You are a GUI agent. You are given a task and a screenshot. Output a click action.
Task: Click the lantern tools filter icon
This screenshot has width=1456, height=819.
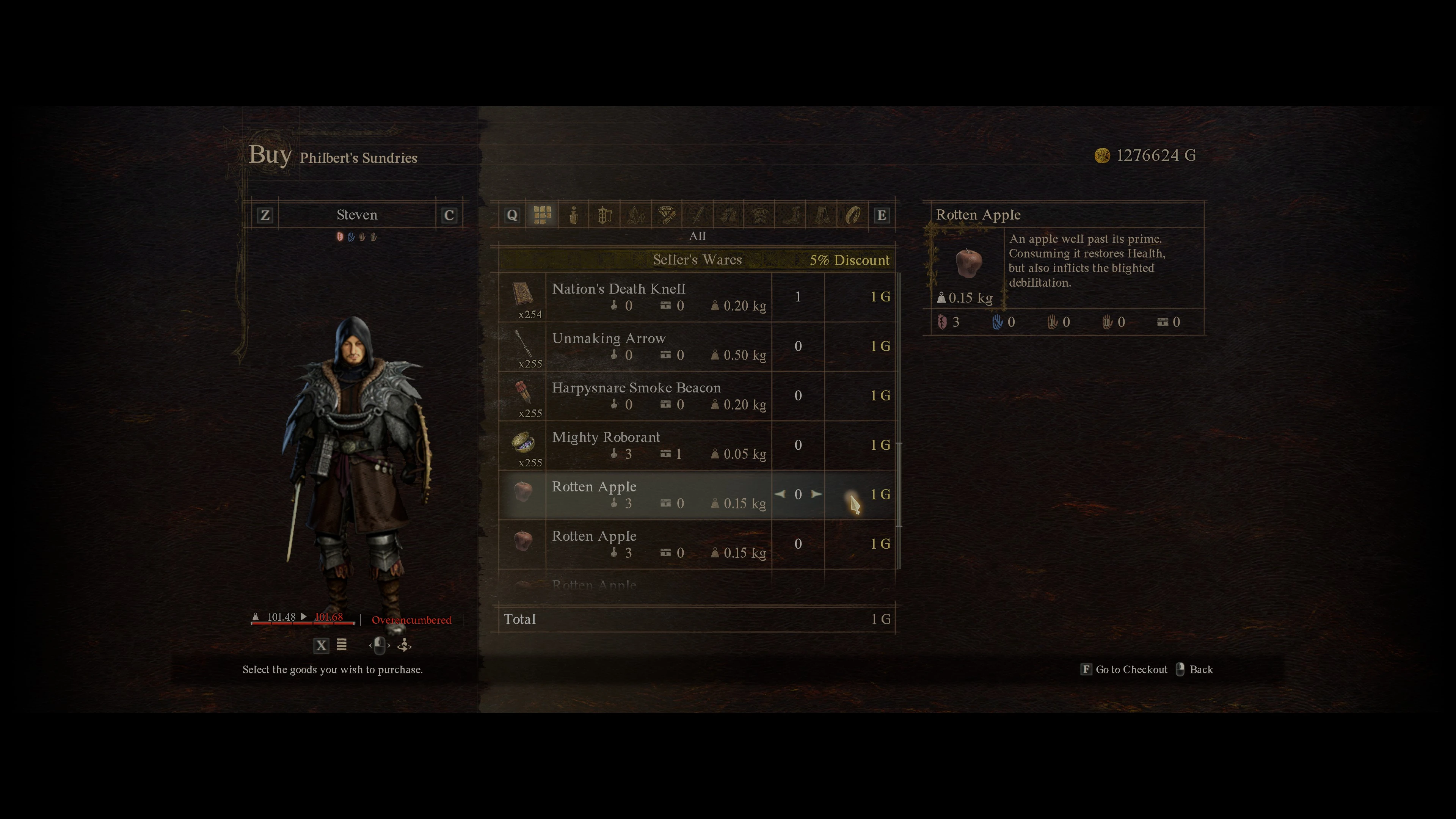604,213
